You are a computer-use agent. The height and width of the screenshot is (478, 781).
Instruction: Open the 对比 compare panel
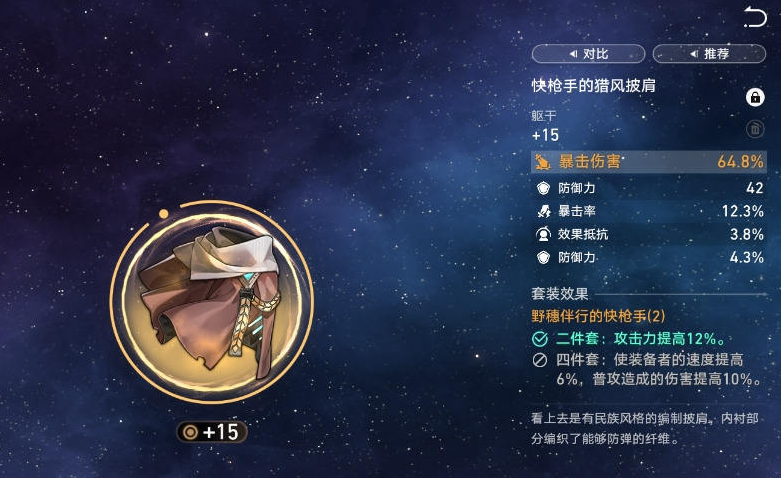click(589, 54)
